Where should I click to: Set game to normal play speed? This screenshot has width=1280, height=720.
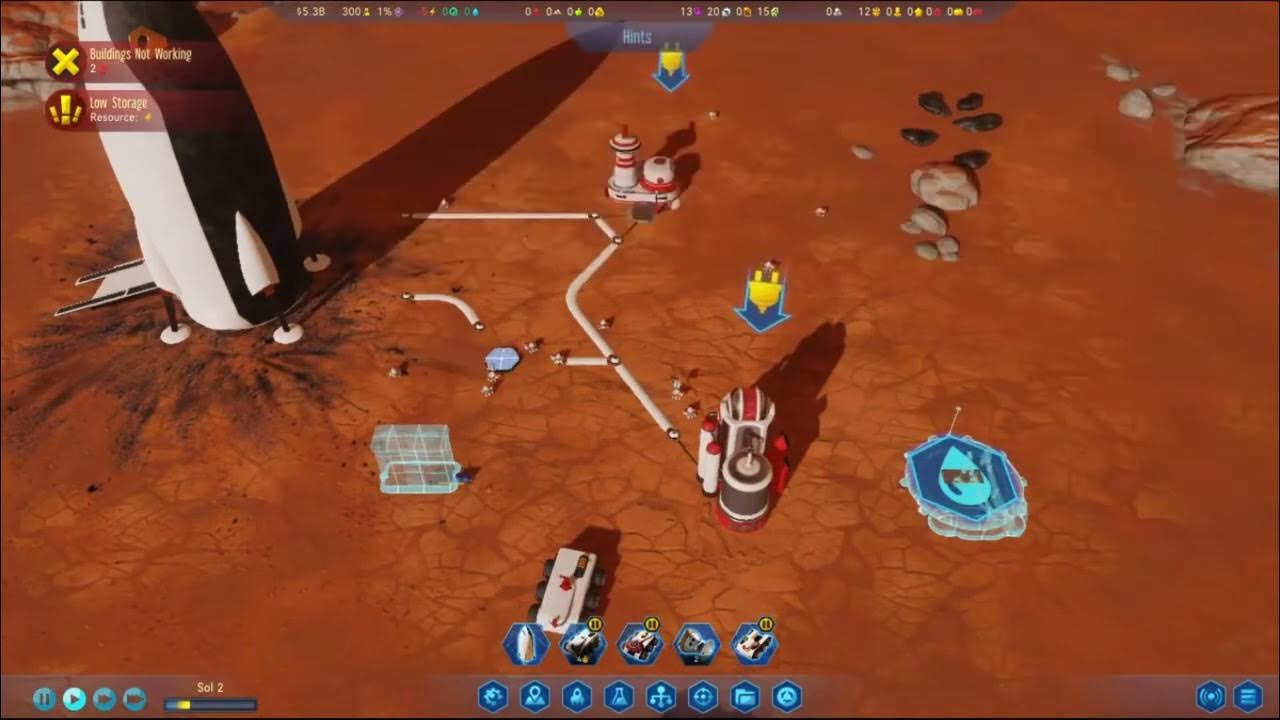75,699
